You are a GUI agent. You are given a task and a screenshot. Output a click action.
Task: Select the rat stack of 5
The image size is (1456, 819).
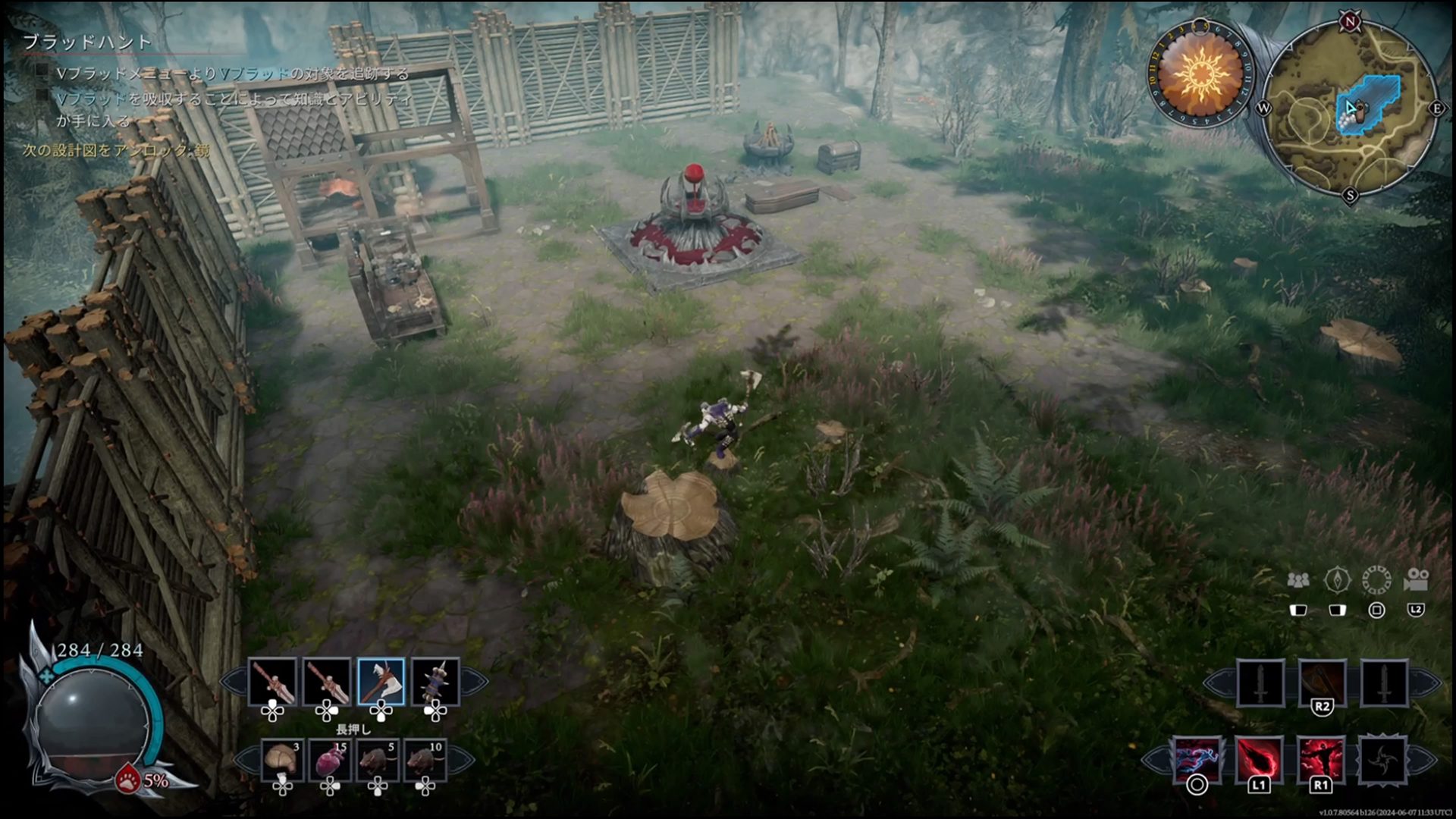[377, 760]
